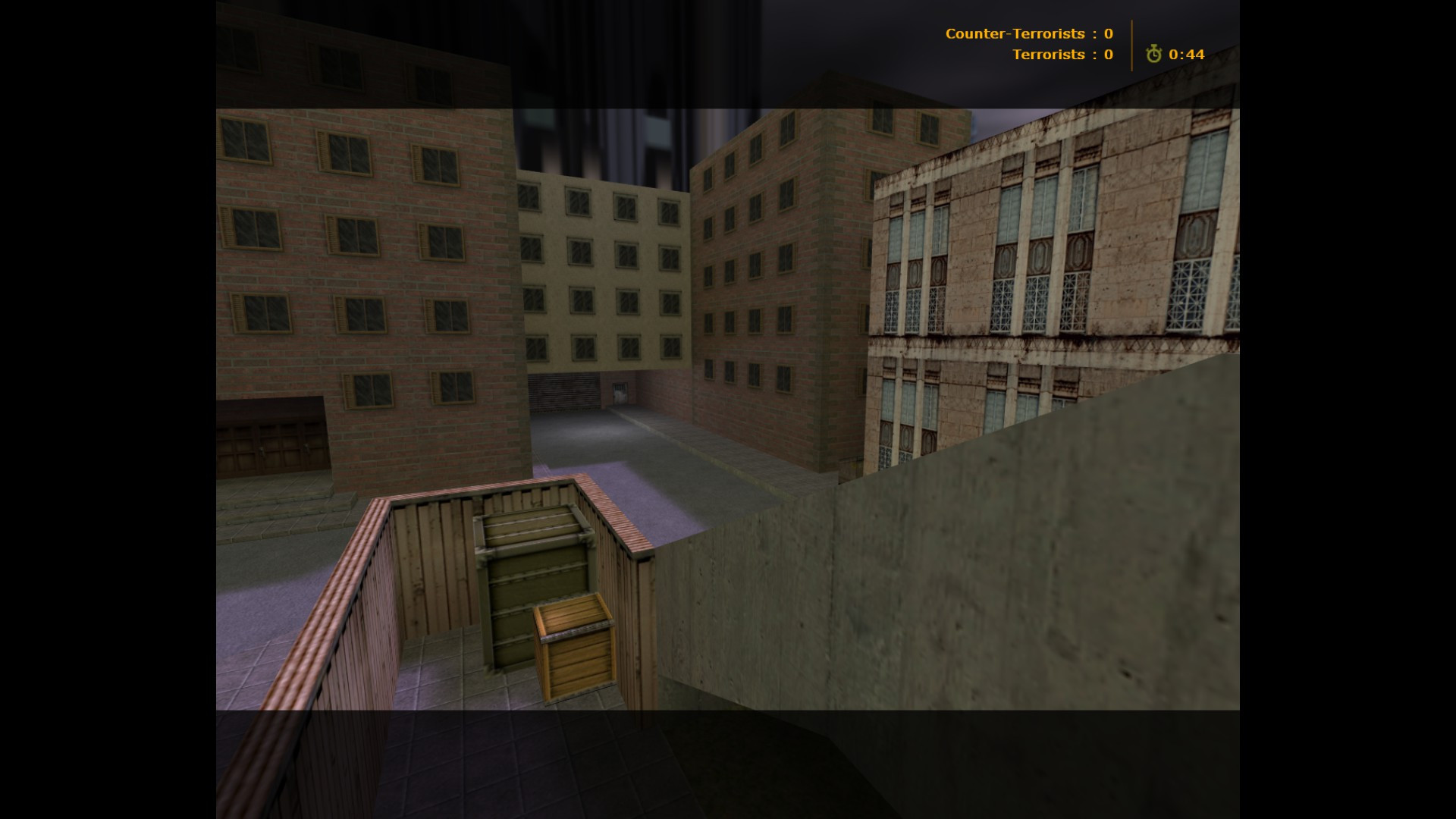Click the Terrorists score label
This screenshot has height=819, width=1456.
pos(1052,55)
